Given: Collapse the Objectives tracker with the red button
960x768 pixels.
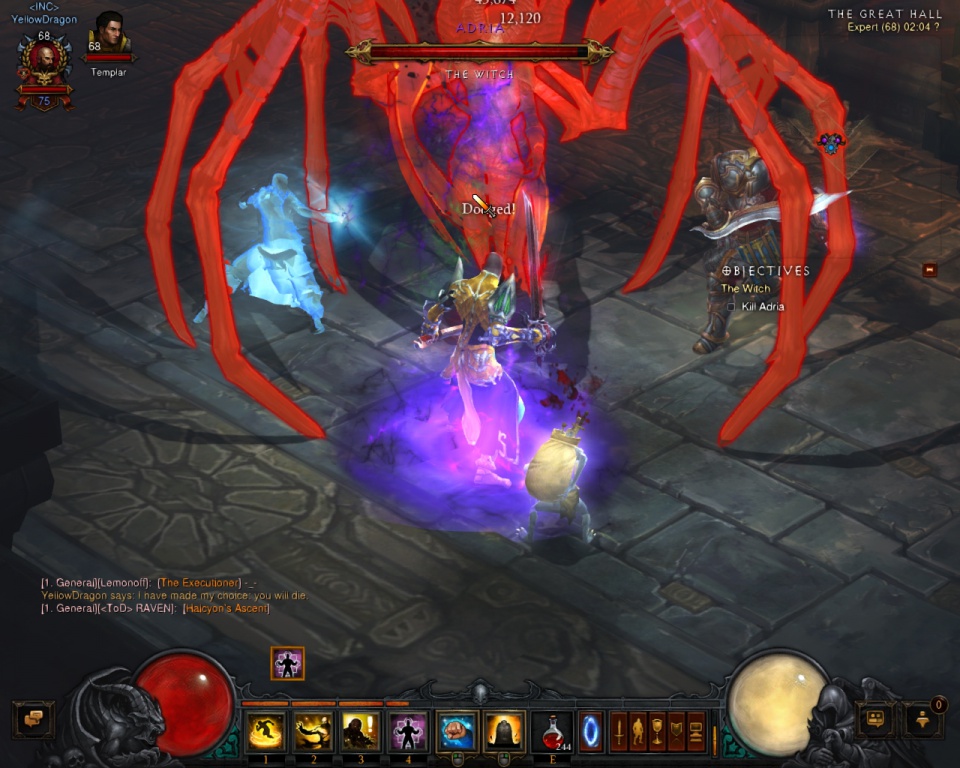Looking at the screenshot, I should point(930,270).
